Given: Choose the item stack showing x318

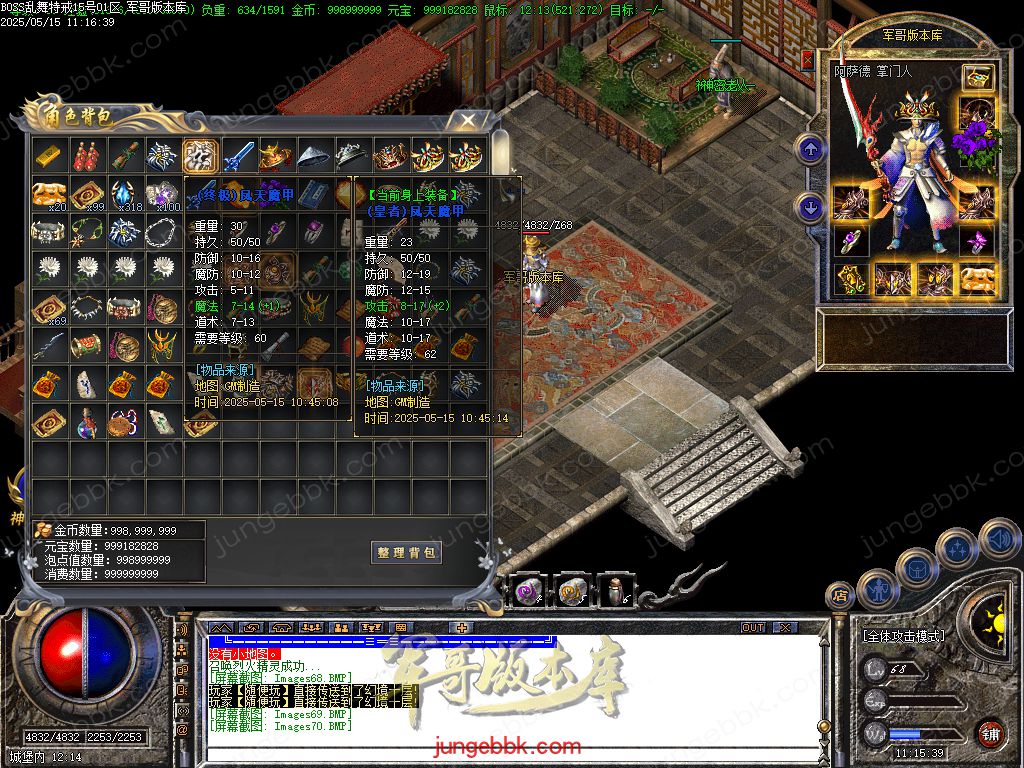Looking at the screenshot, I should (x=124, y=194).
